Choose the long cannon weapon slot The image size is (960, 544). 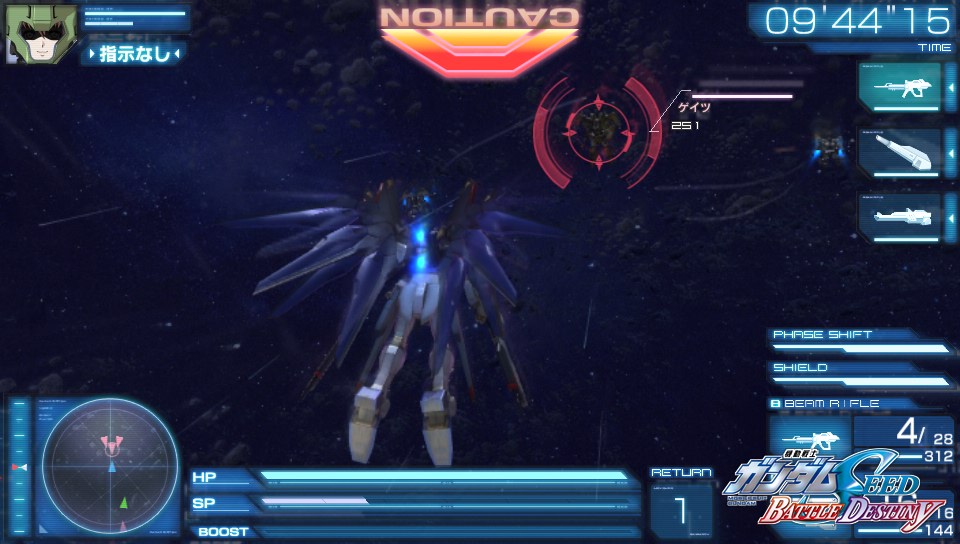[899, 217]
